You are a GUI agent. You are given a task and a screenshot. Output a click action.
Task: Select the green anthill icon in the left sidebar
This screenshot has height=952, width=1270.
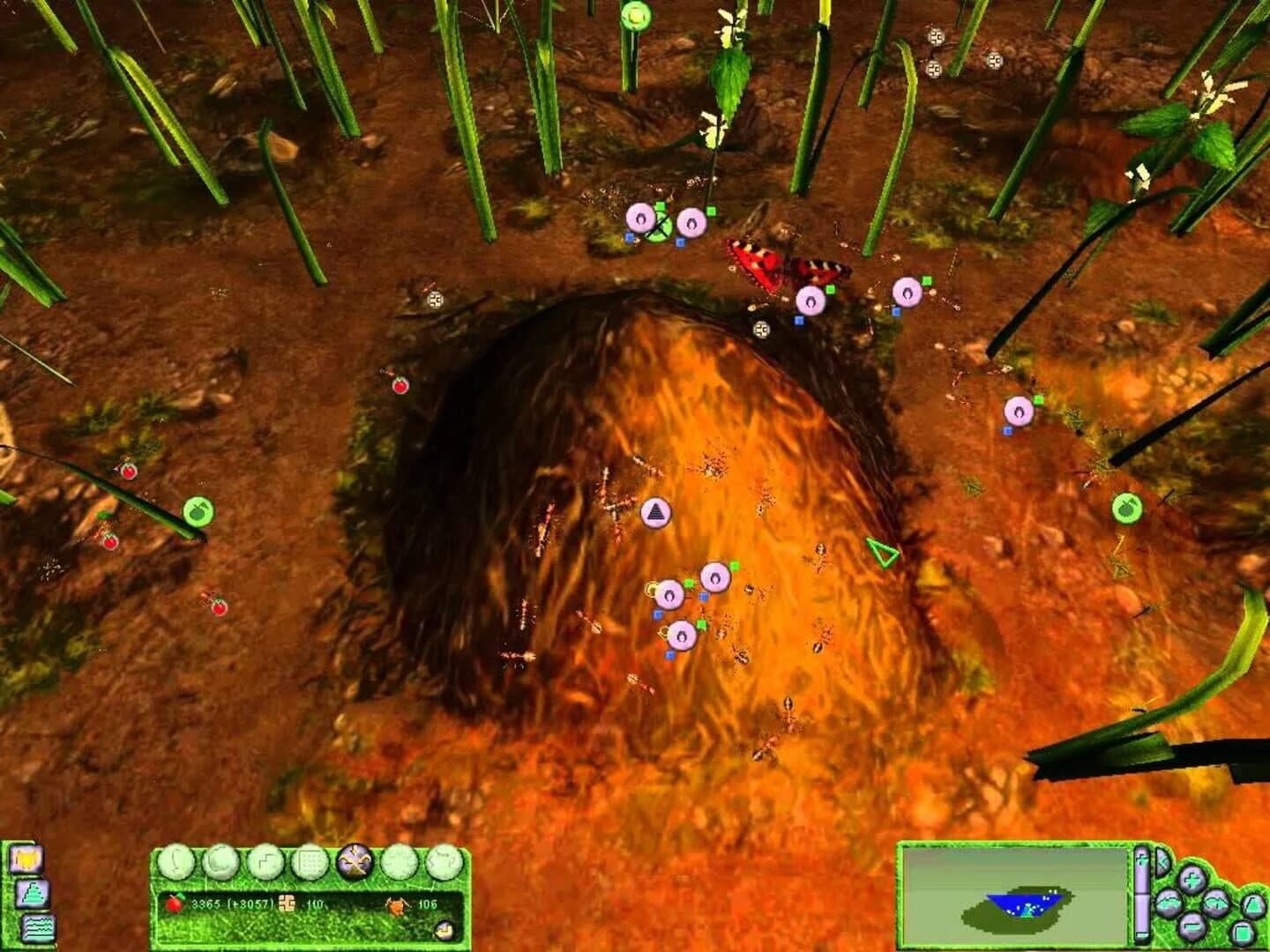[32, 894]
